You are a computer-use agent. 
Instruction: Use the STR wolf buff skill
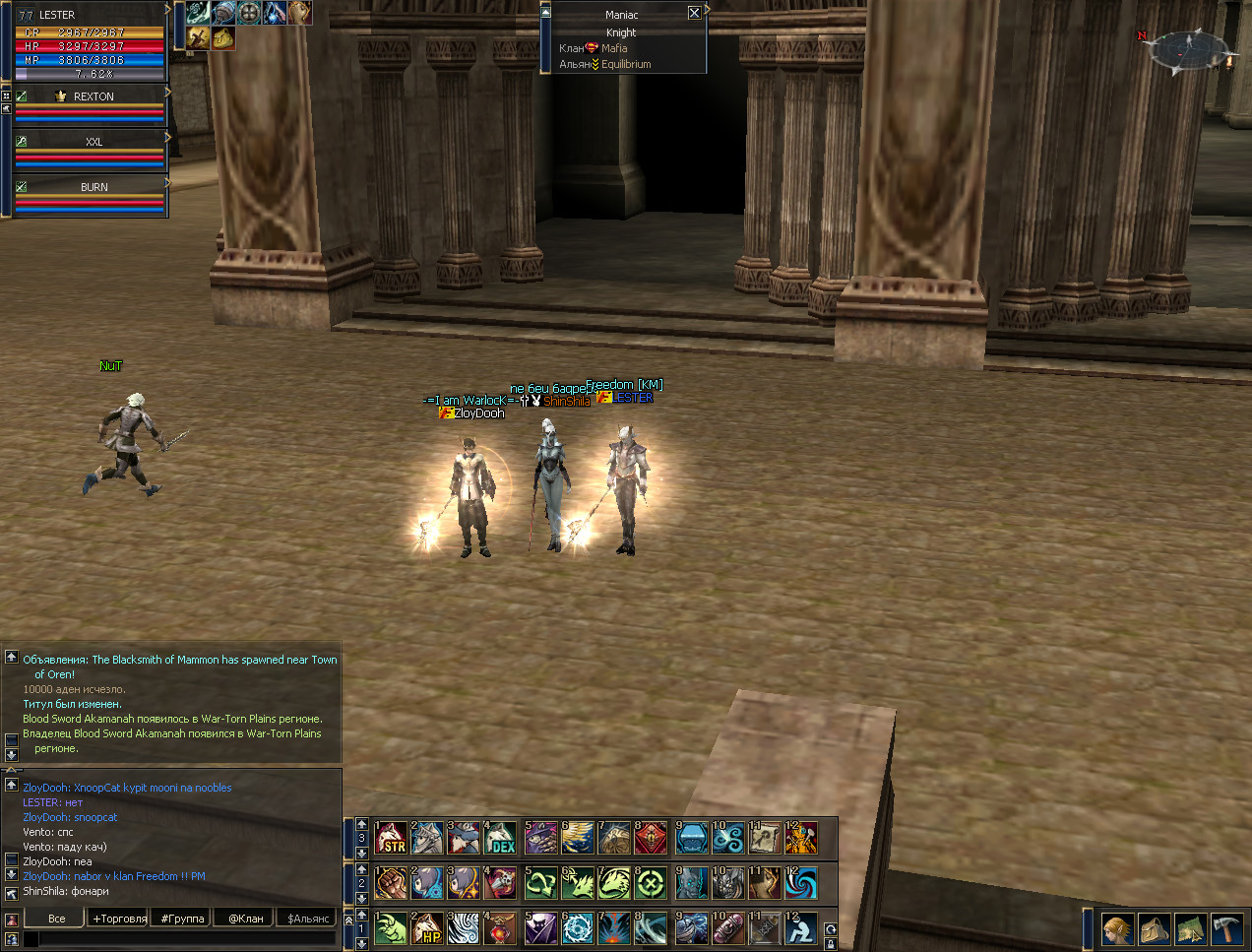click(x=391, y=838)
